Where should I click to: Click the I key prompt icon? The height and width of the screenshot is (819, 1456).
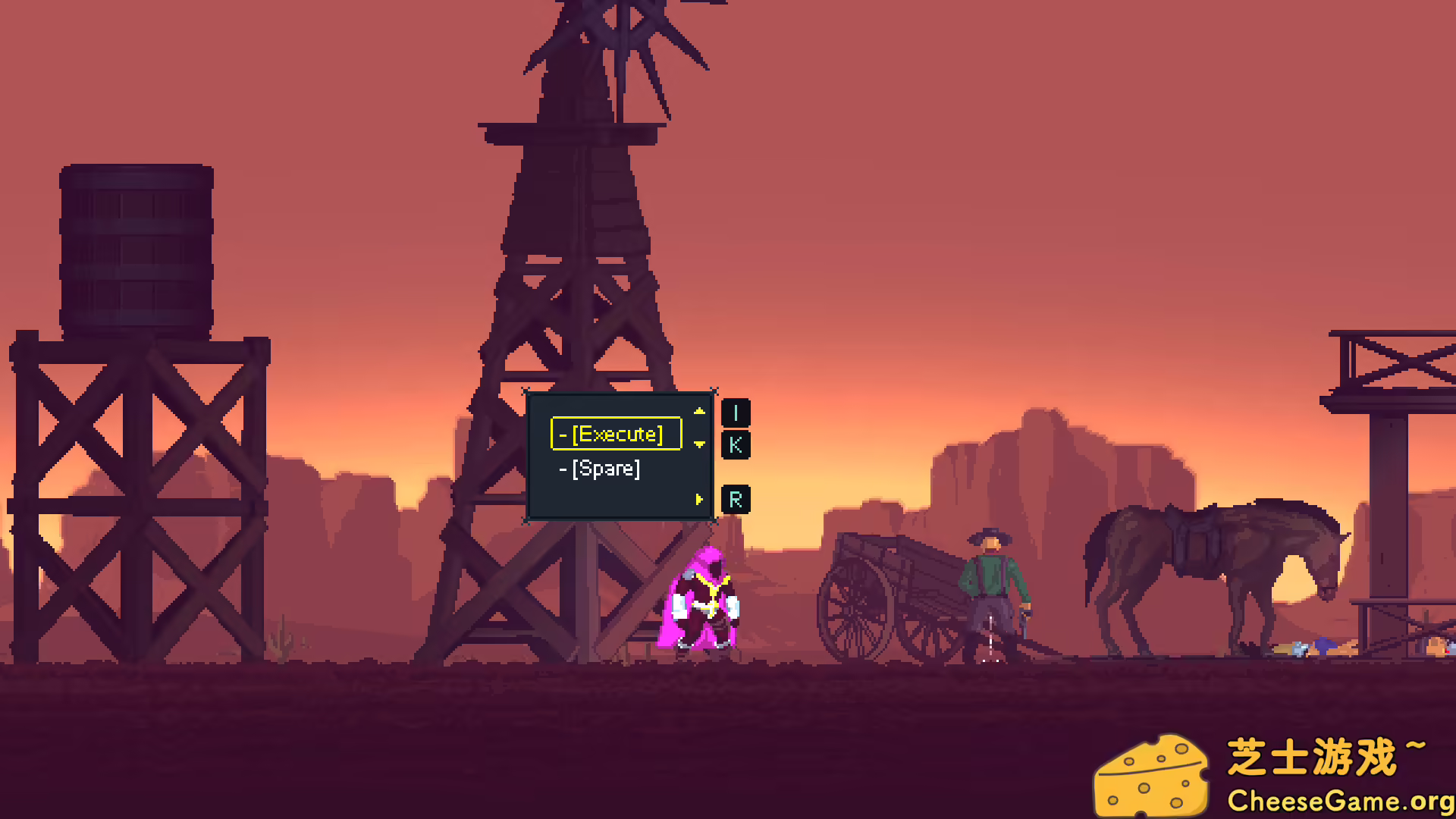click(x=734, y=413)
